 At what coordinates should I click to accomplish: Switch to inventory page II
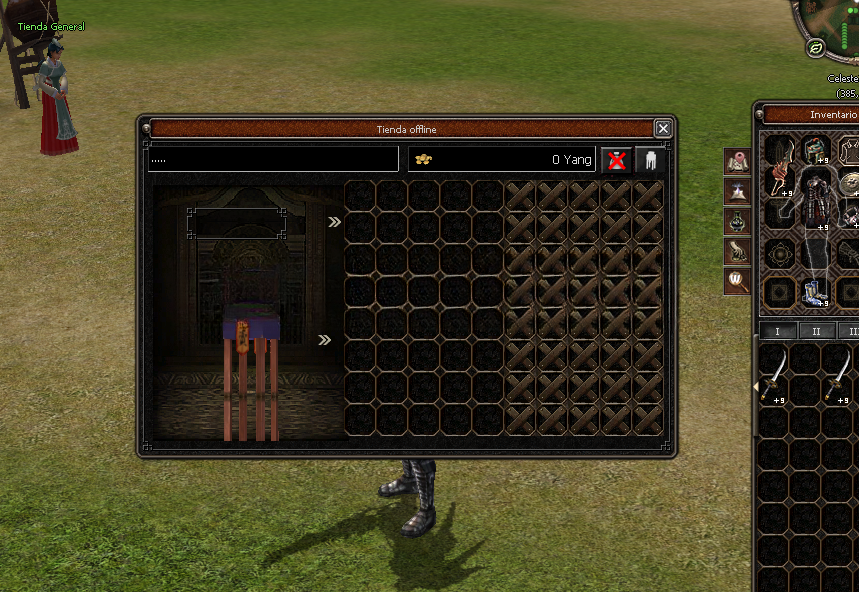816,331
